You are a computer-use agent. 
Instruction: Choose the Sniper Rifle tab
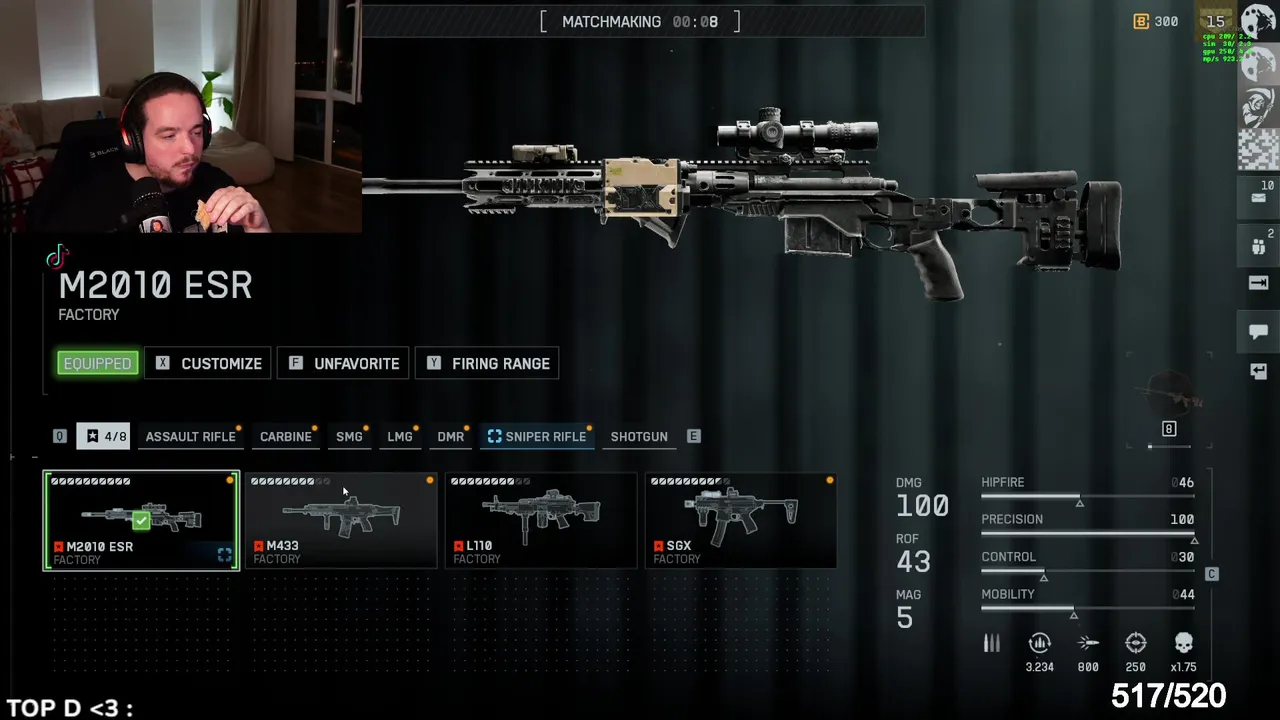537,437
